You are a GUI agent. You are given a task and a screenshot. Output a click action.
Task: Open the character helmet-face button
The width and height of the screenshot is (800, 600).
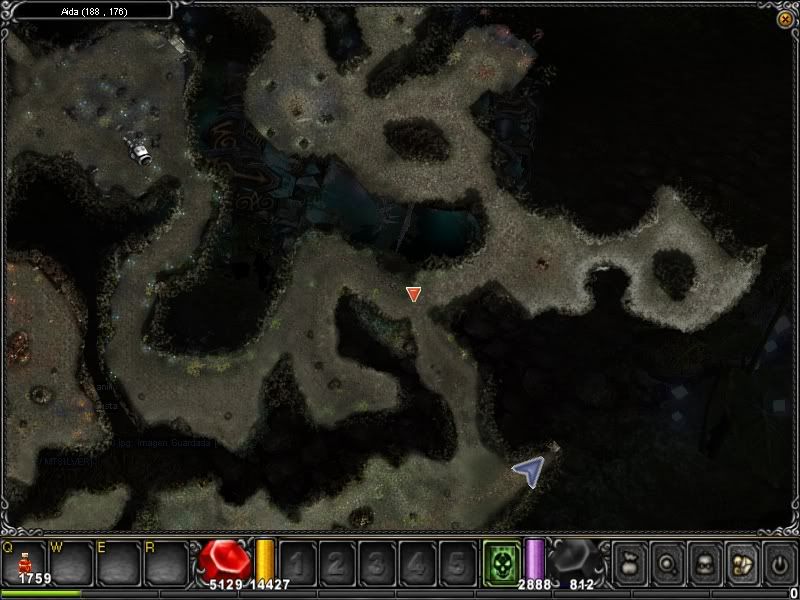pyautogui.click(x=703, y=562)
